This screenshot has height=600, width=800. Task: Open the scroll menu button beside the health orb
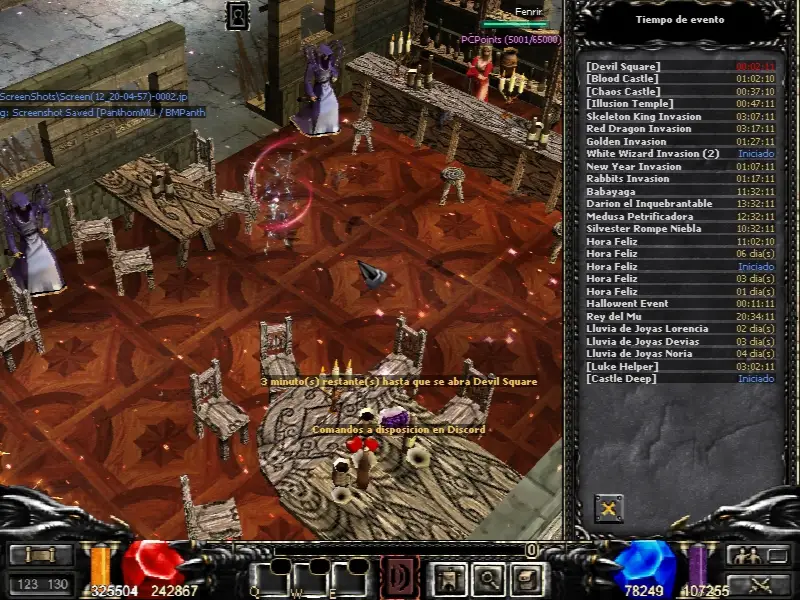[41, 555]
